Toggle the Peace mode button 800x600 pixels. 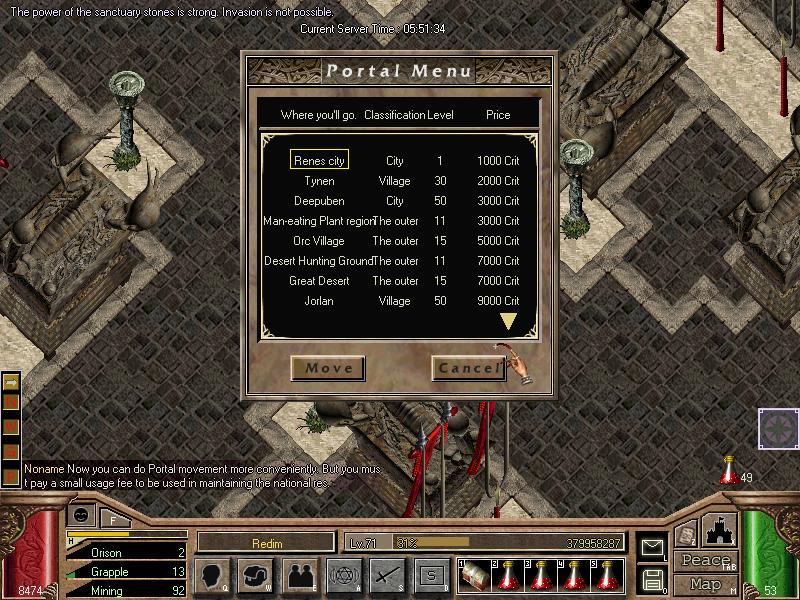pyautogui.click(x=705, y=562)
